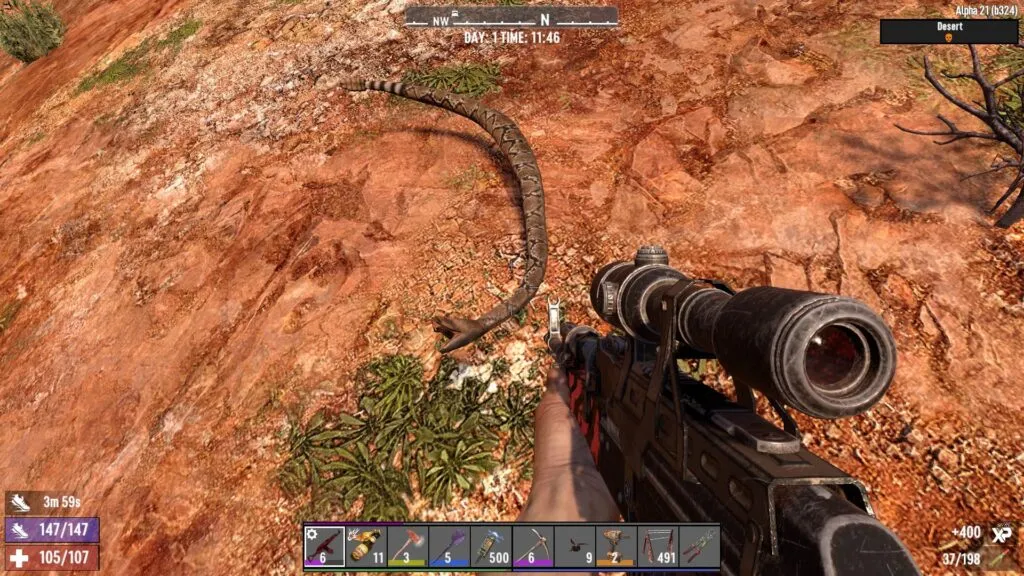Select the red sniper rifle hotbar slot

[325, 547]
